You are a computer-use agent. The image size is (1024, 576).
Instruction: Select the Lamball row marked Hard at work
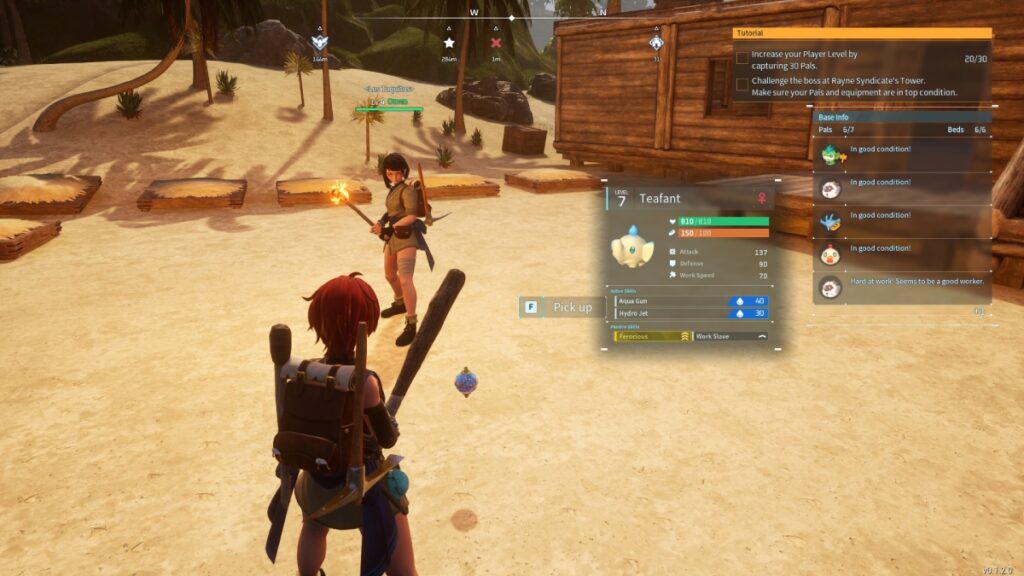tap(902, 287)
